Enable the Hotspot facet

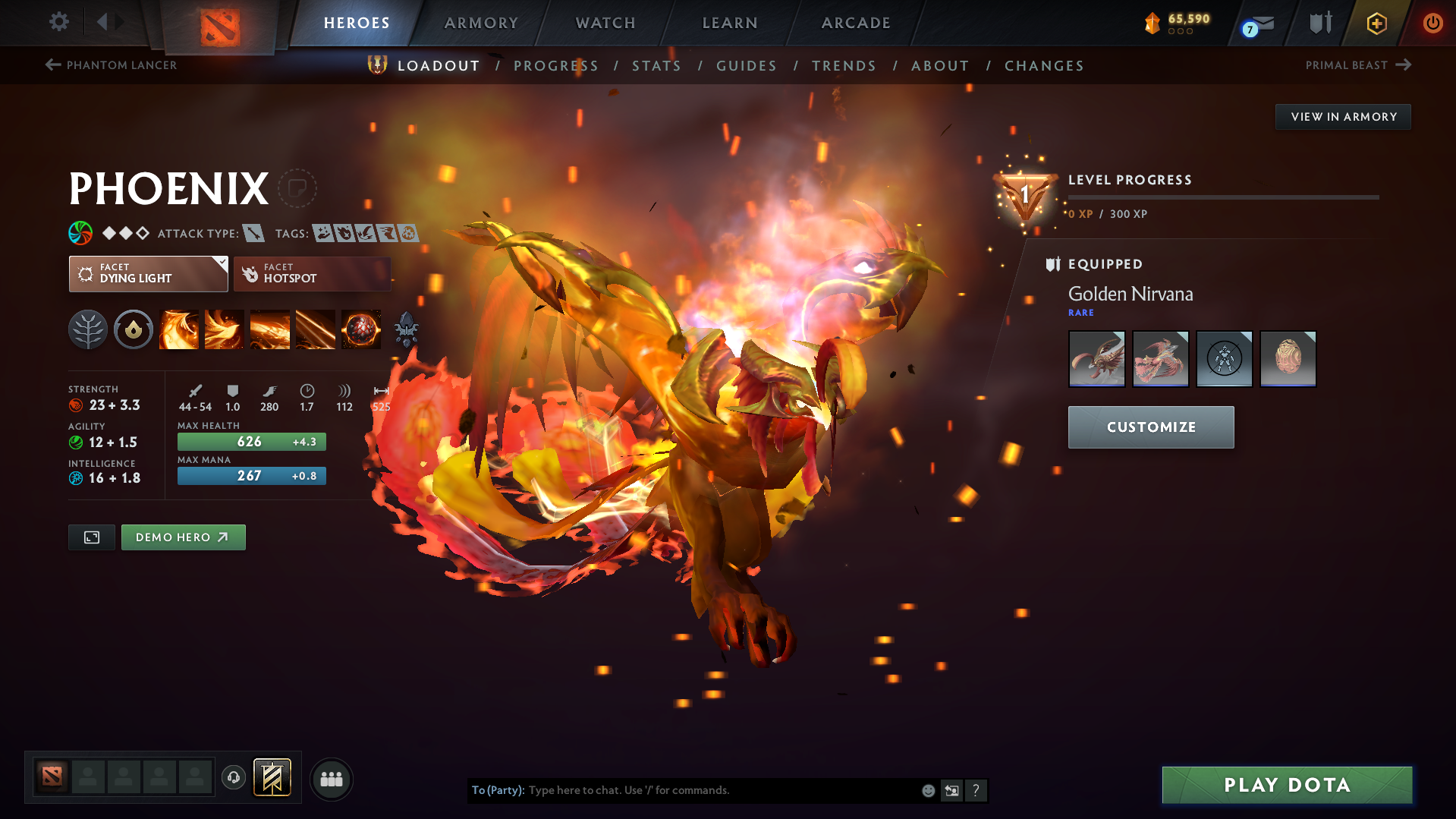click(x=311, y=274)
